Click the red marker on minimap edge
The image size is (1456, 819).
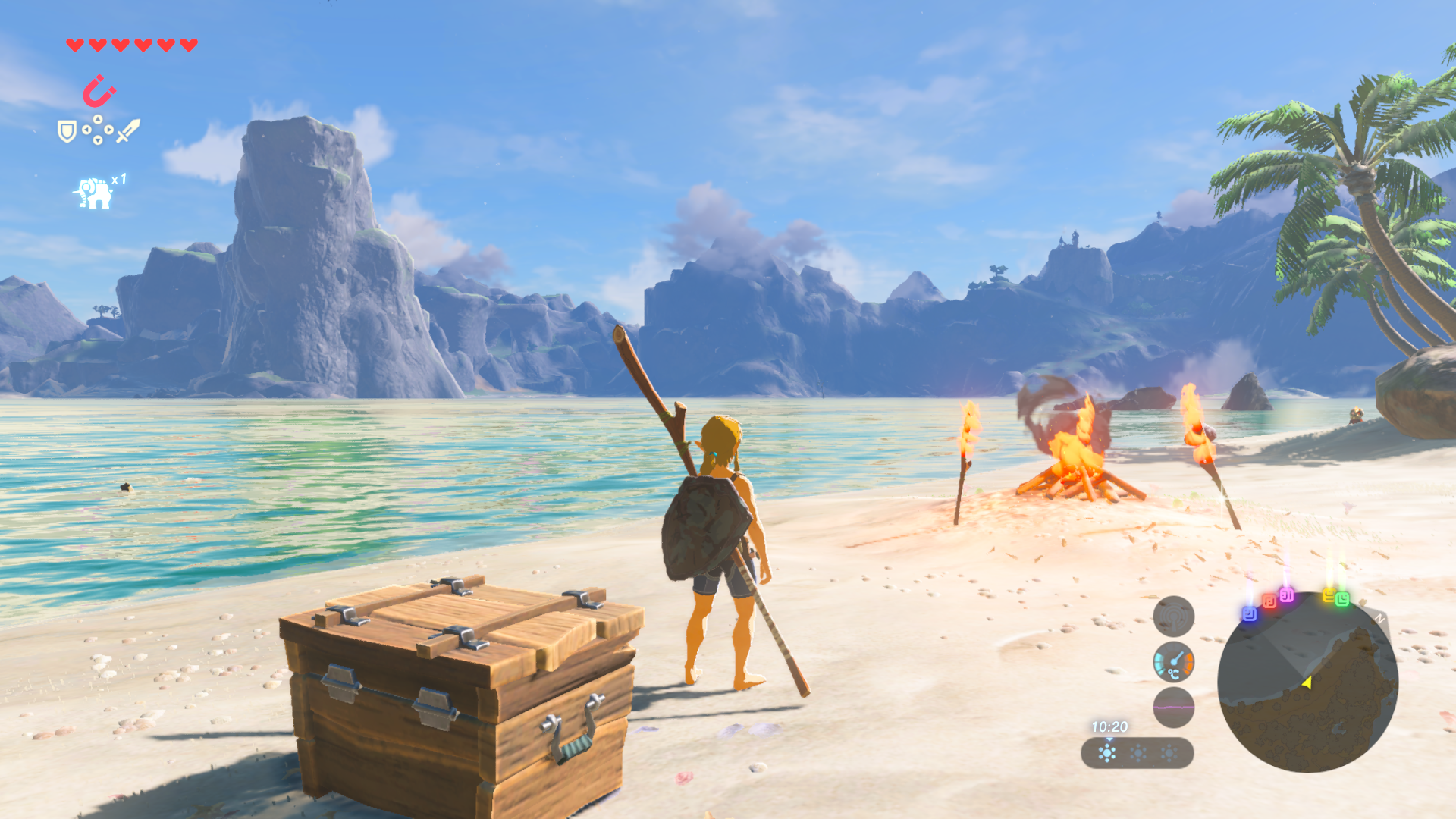pos(1269,602)
